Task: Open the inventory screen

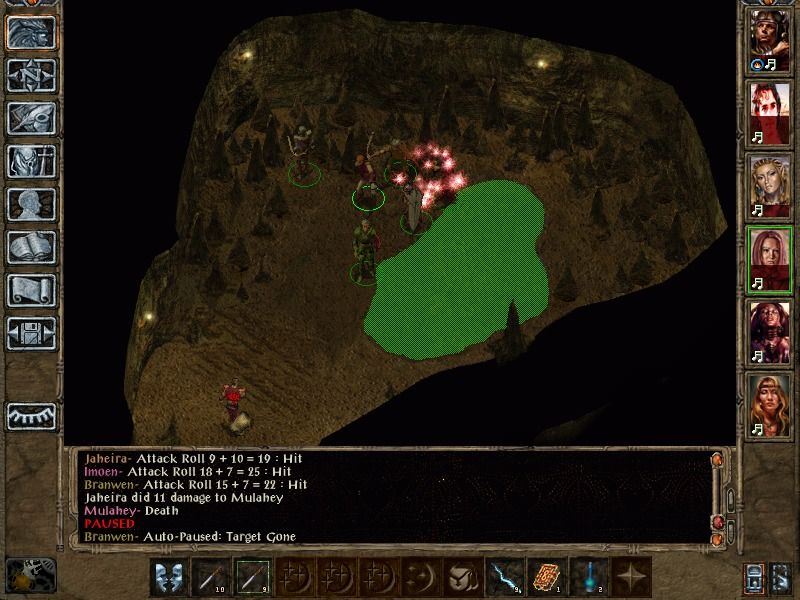Action: (30, 161)
